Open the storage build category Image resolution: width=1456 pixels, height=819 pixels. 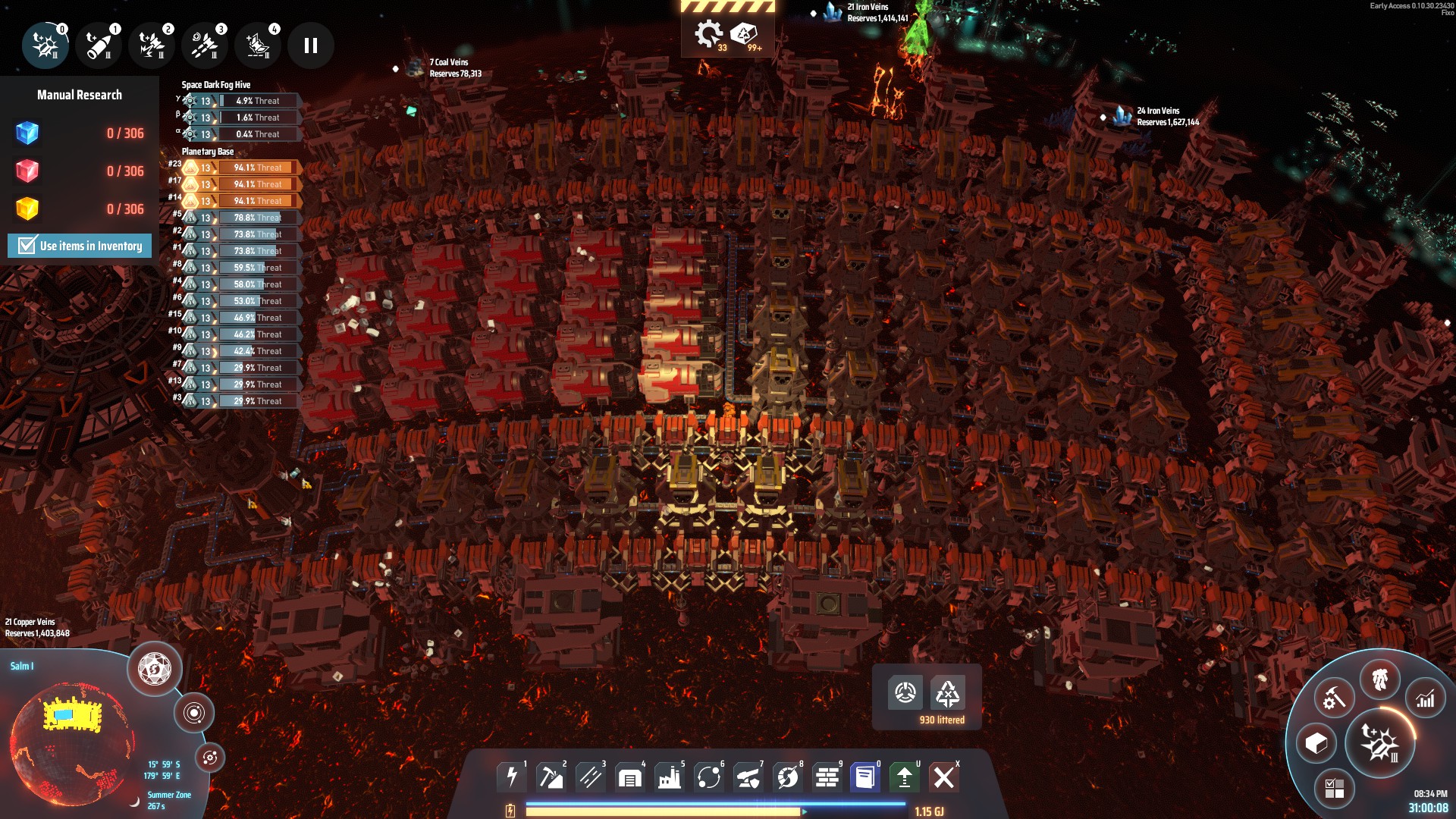pos(630,777)
